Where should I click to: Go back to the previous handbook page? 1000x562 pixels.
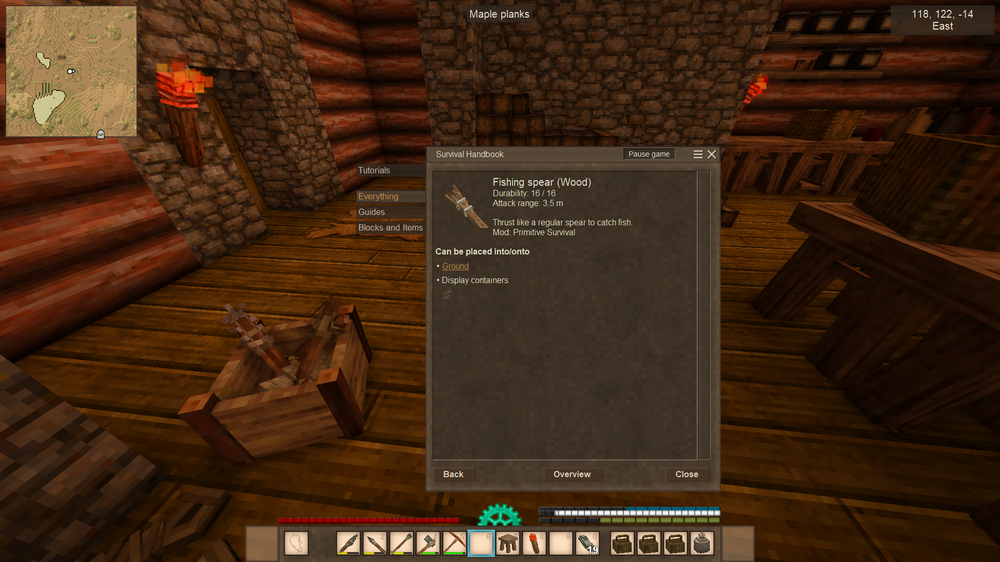(x=453, y=474)
